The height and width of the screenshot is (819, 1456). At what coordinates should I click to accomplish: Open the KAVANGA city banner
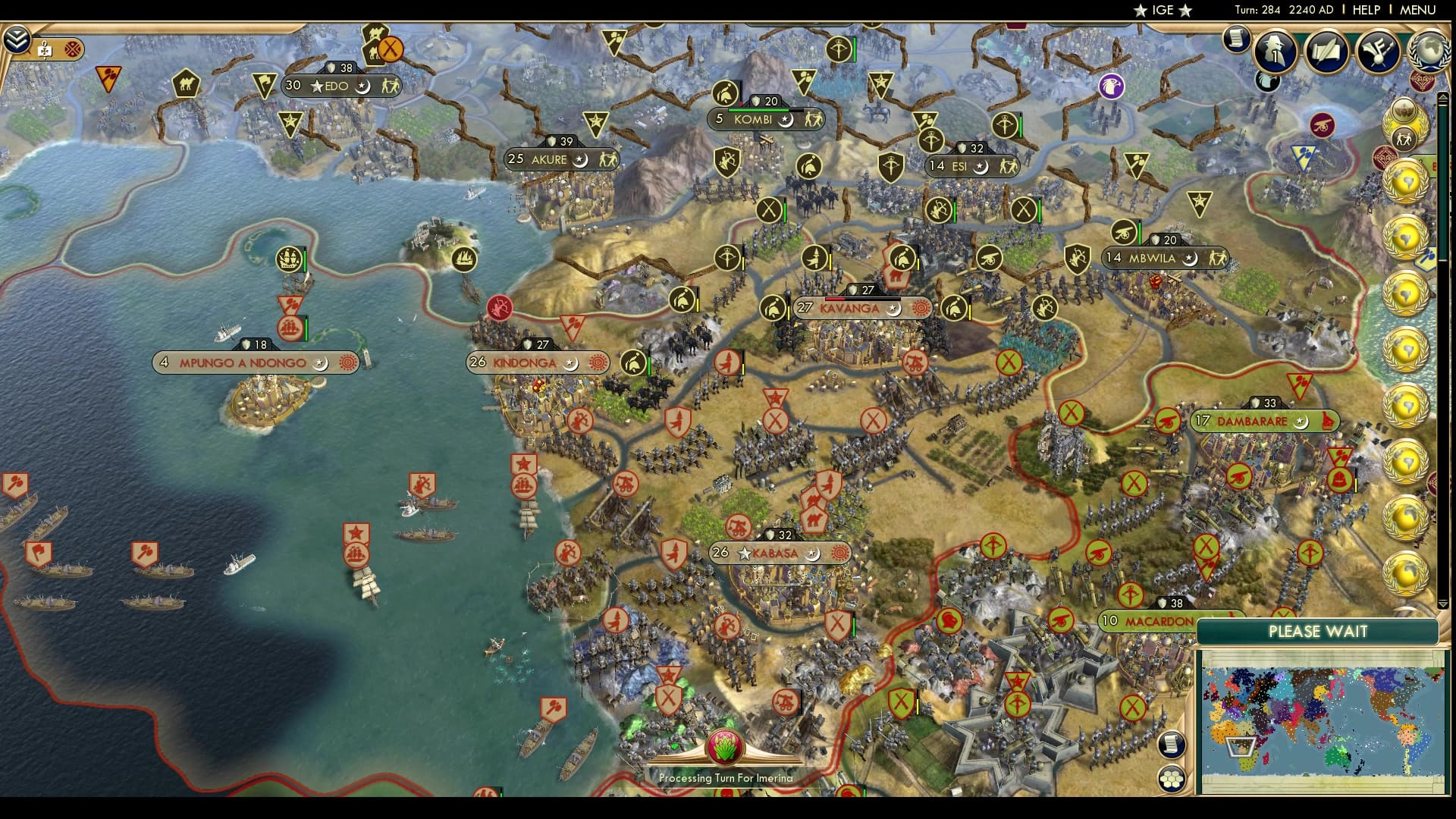(851, 309)
